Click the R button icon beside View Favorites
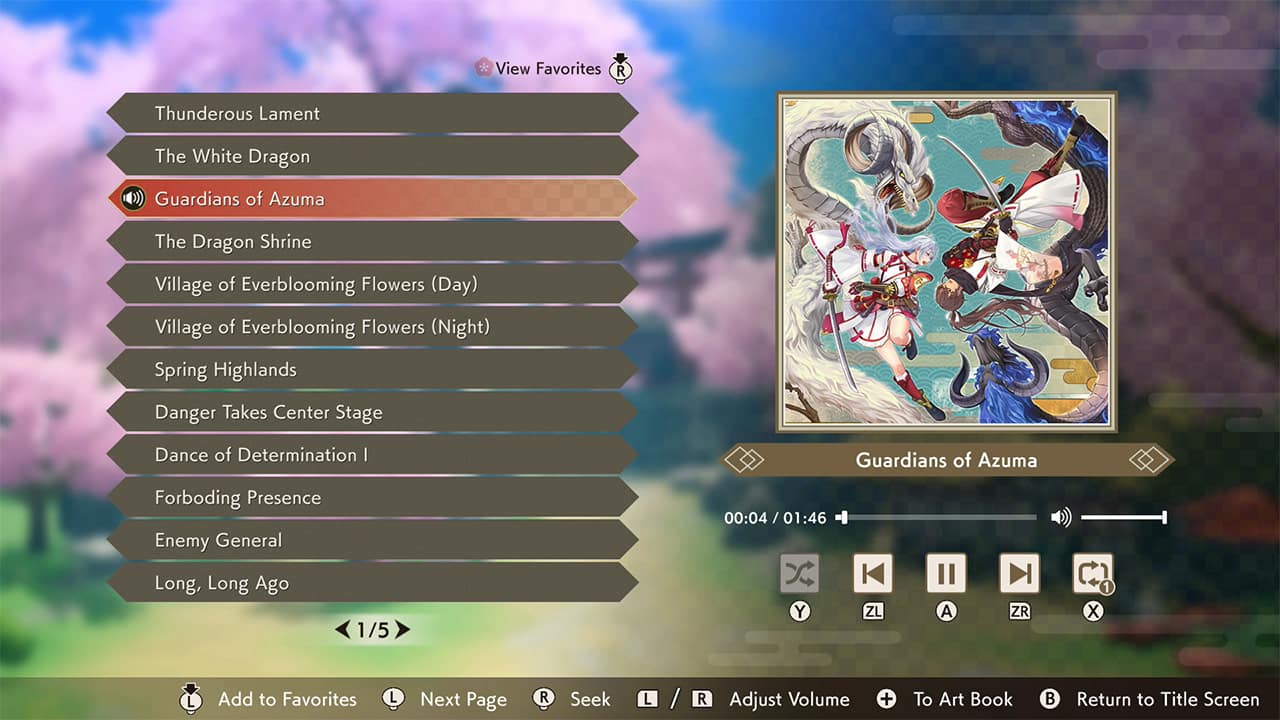This screenshot has width=1280, height=720. pos(620,70)
